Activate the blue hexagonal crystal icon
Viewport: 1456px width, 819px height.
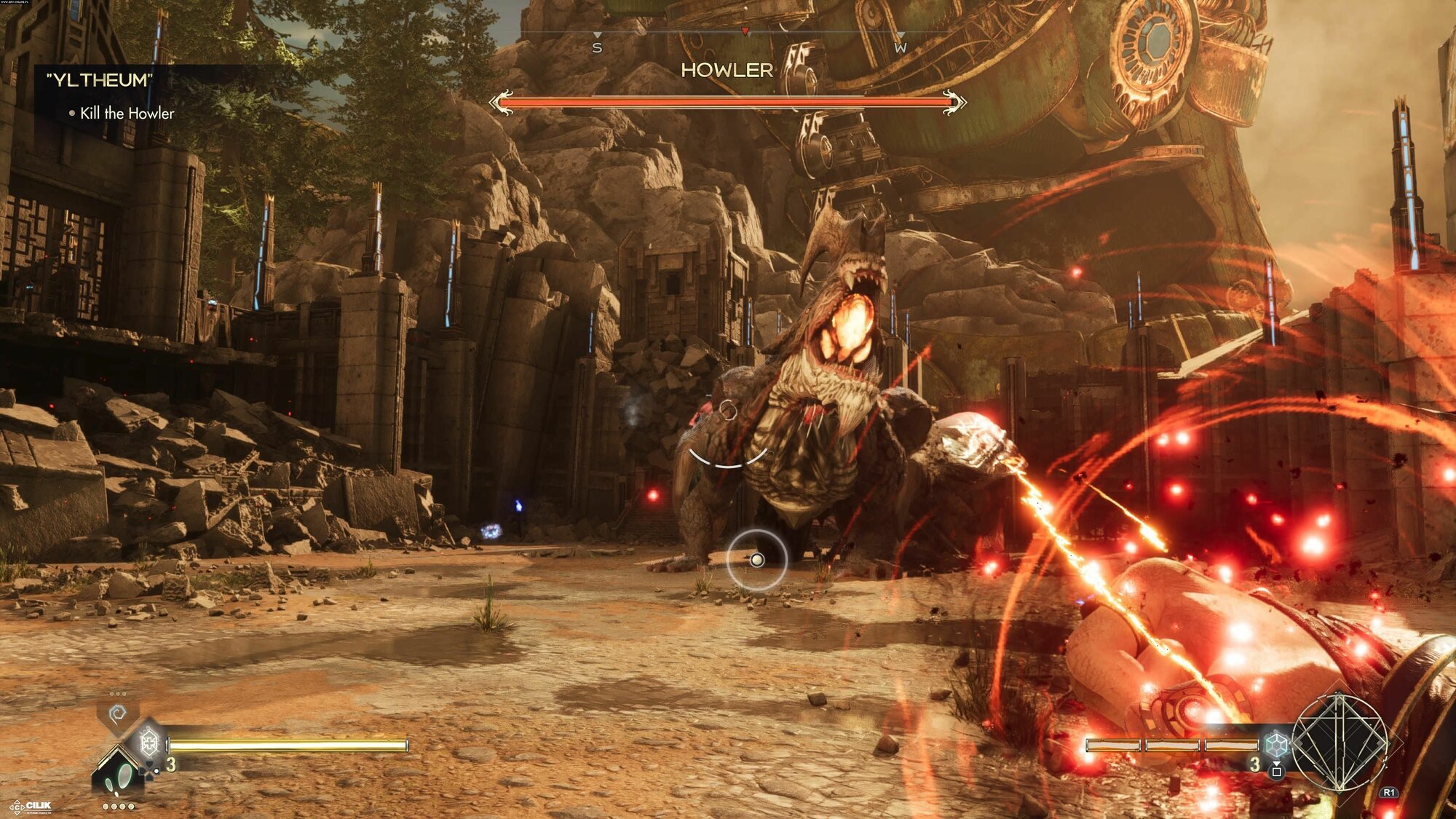click(x=1275, y=745)
